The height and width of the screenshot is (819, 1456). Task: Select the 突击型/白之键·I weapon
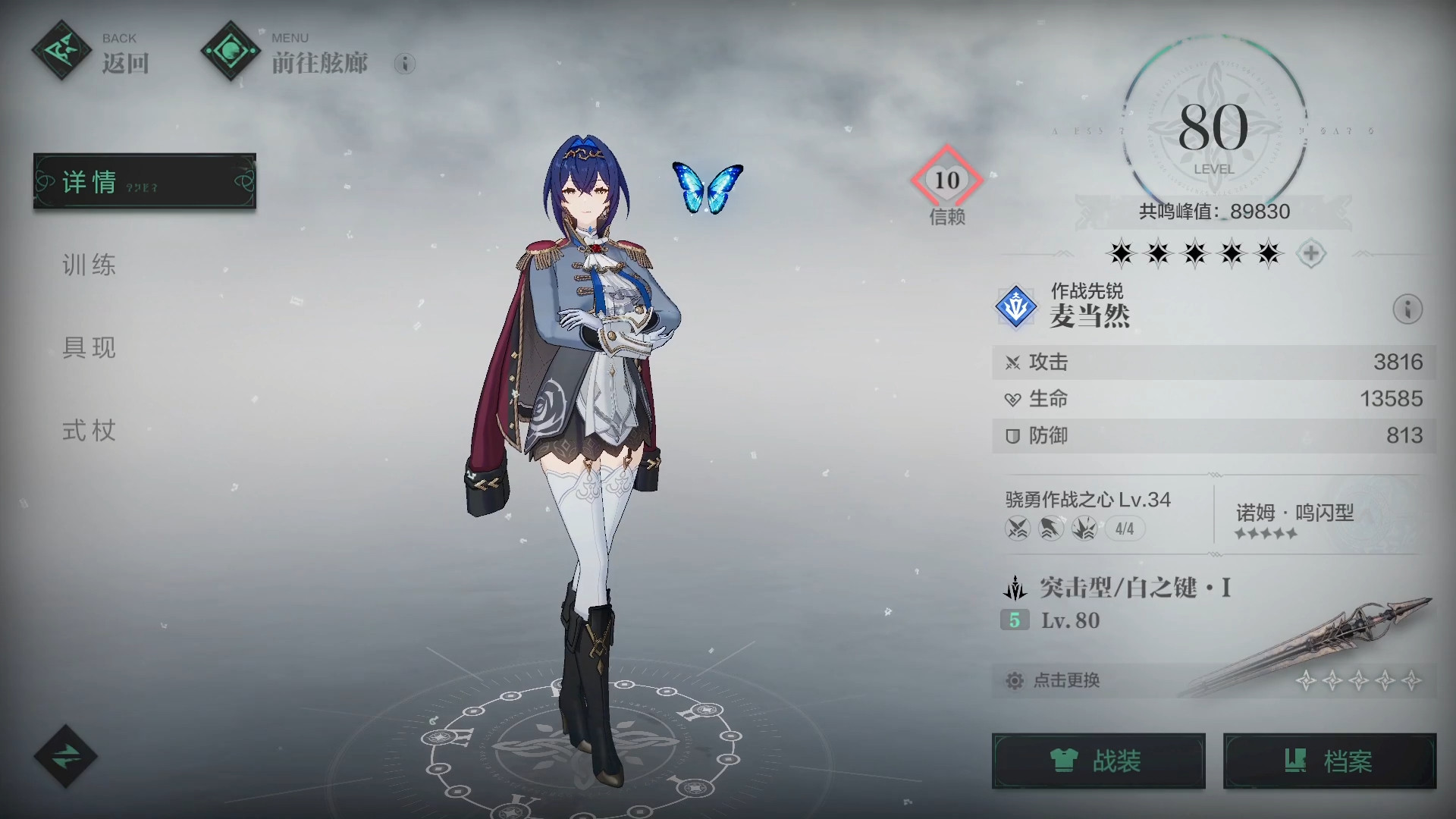(x=1135, y=588)
